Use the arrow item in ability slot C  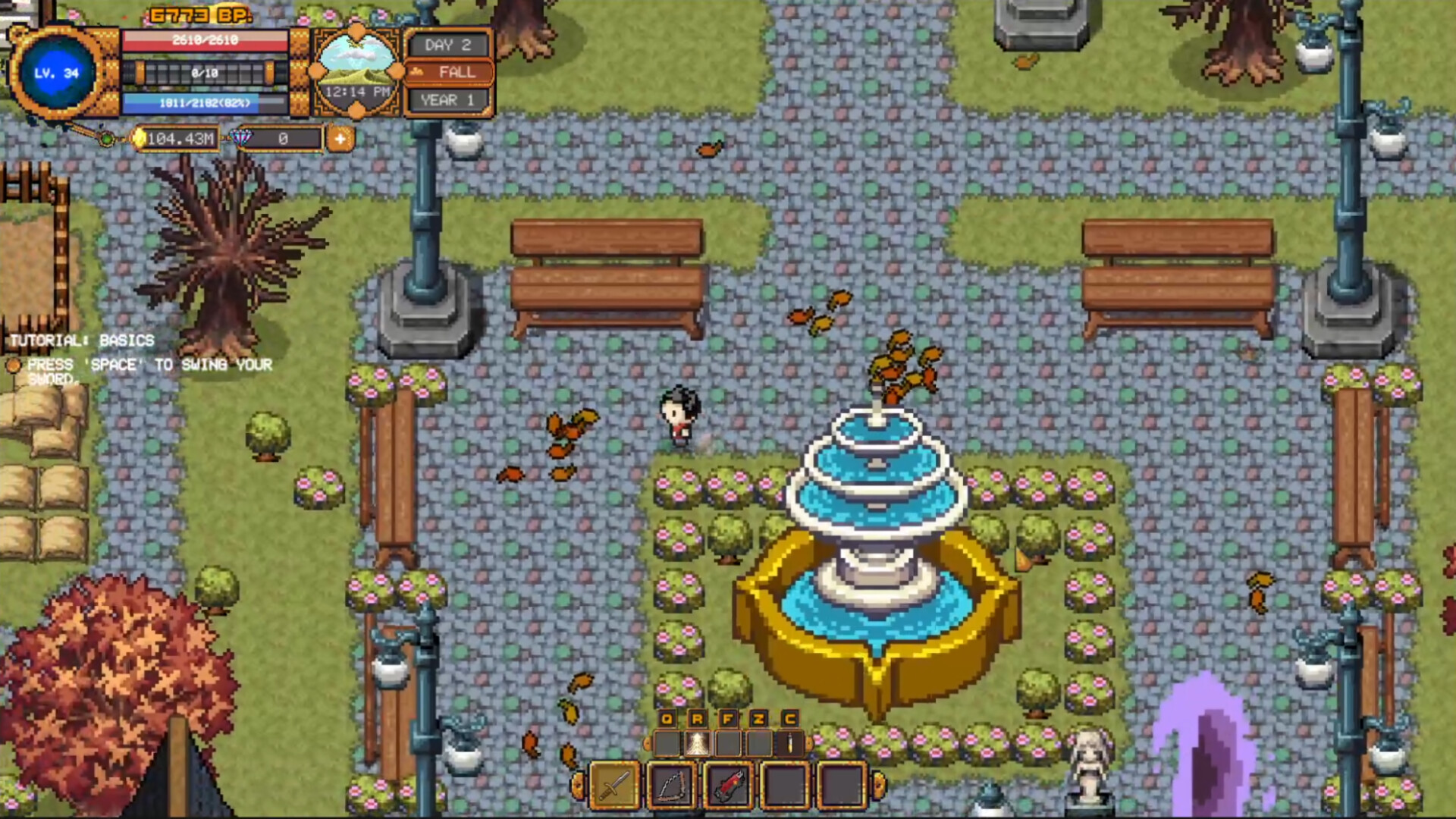point(789,742)
